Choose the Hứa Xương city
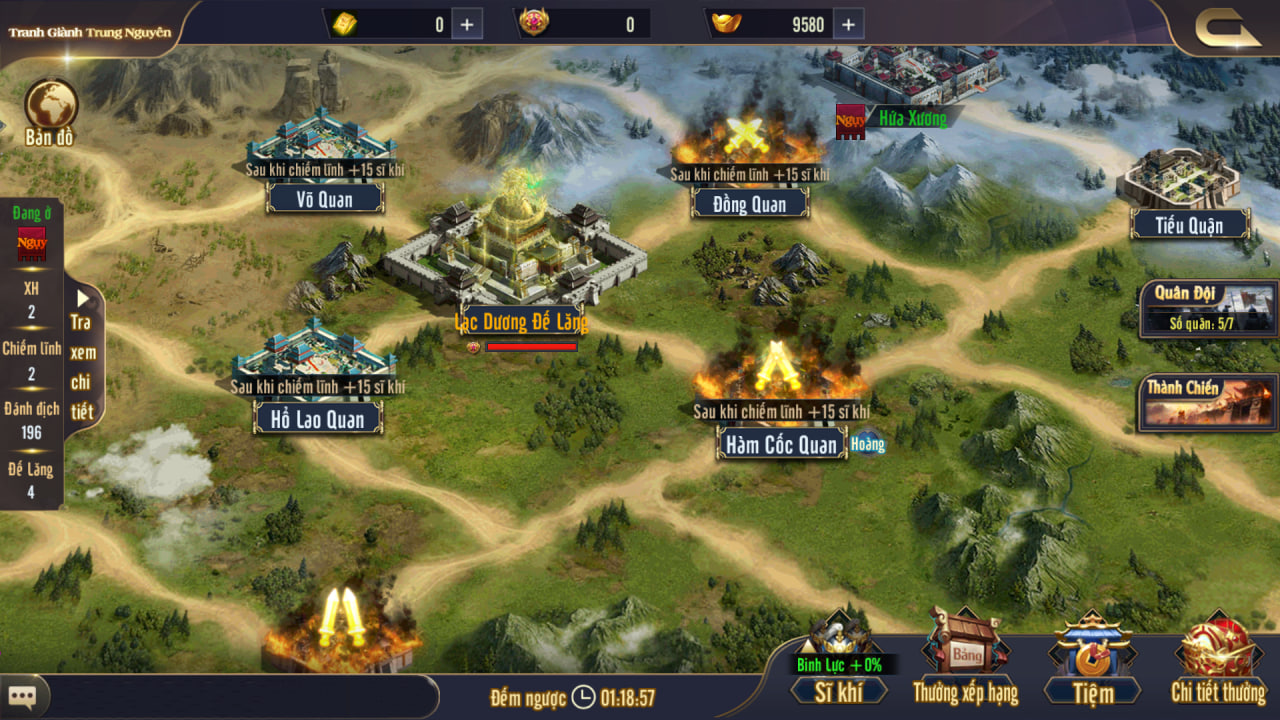The image size is (1280, 720). coord(911,118)
